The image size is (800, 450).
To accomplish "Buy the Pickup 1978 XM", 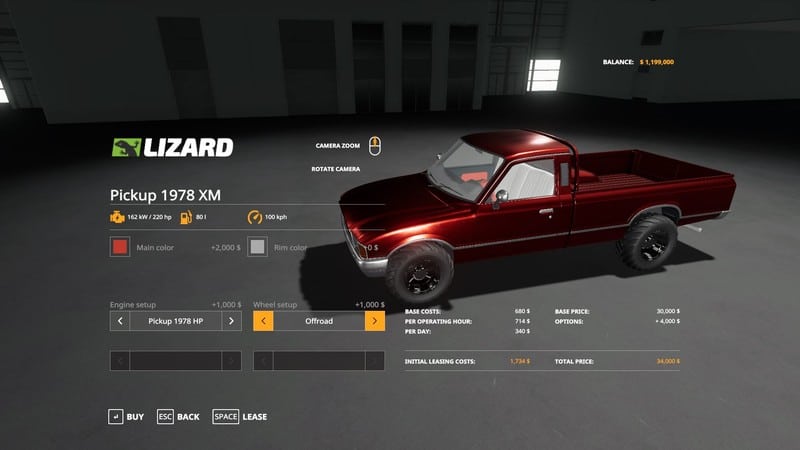I will point(126,416).
